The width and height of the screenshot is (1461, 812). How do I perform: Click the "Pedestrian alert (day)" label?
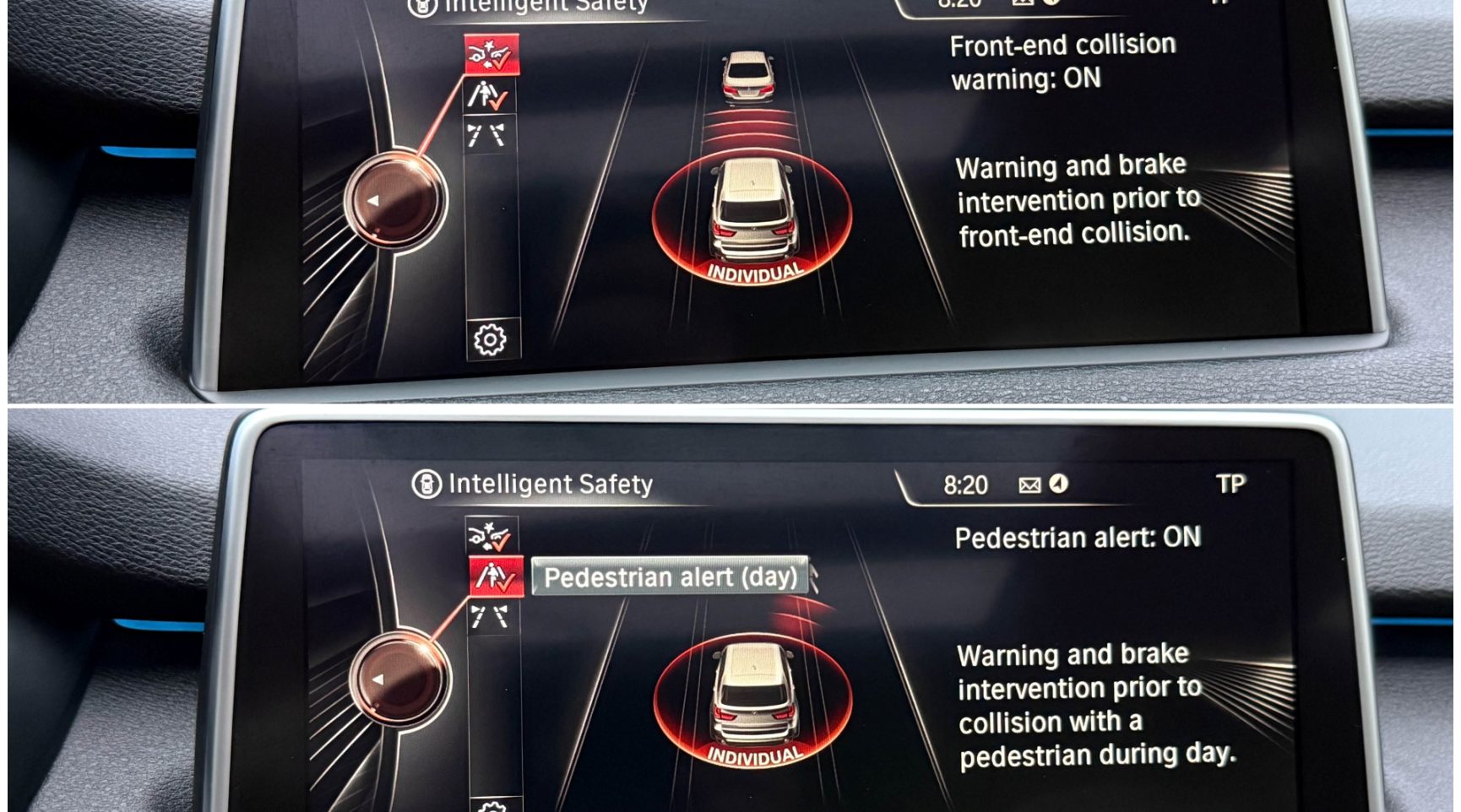[x=670, y=577]
